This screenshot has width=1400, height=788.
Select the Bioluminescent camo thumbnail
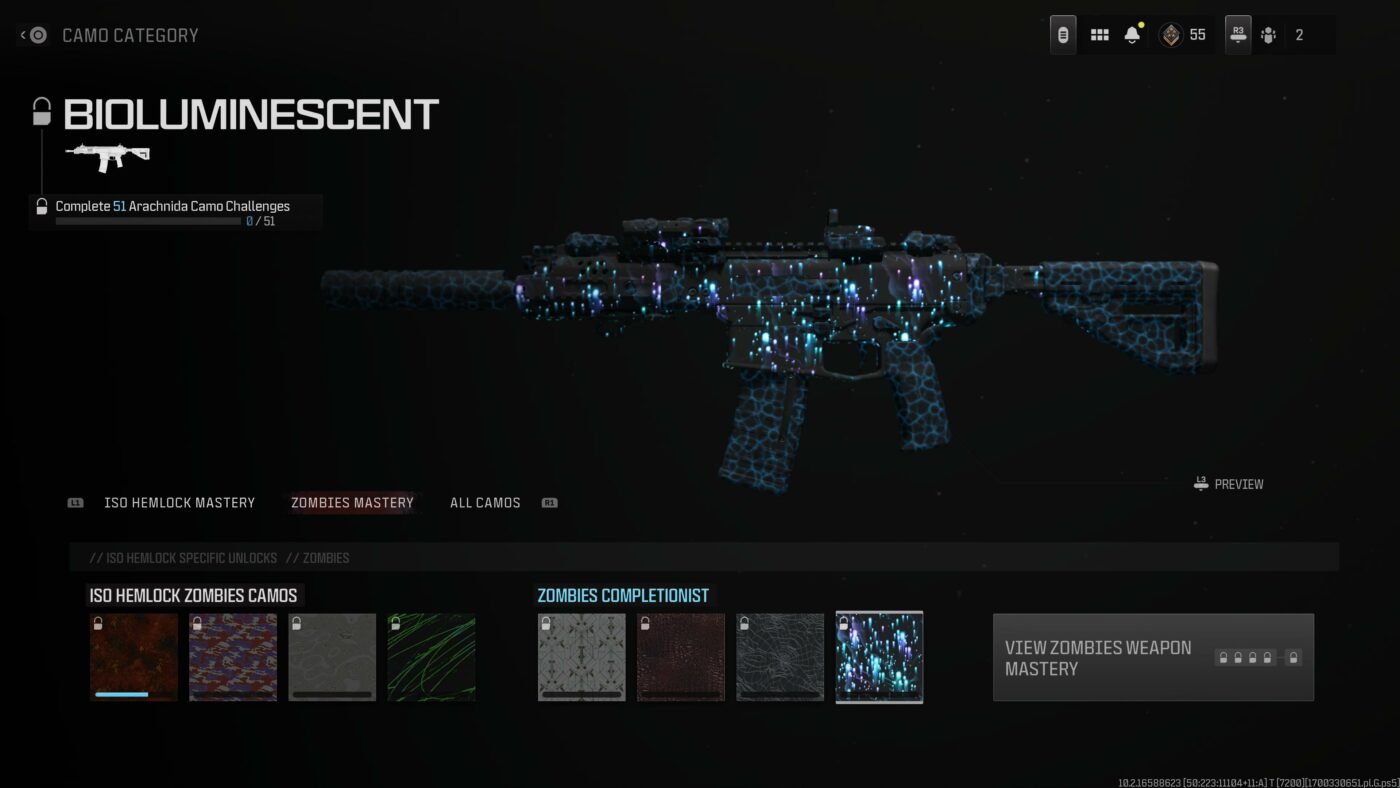(x=879, y=657)
